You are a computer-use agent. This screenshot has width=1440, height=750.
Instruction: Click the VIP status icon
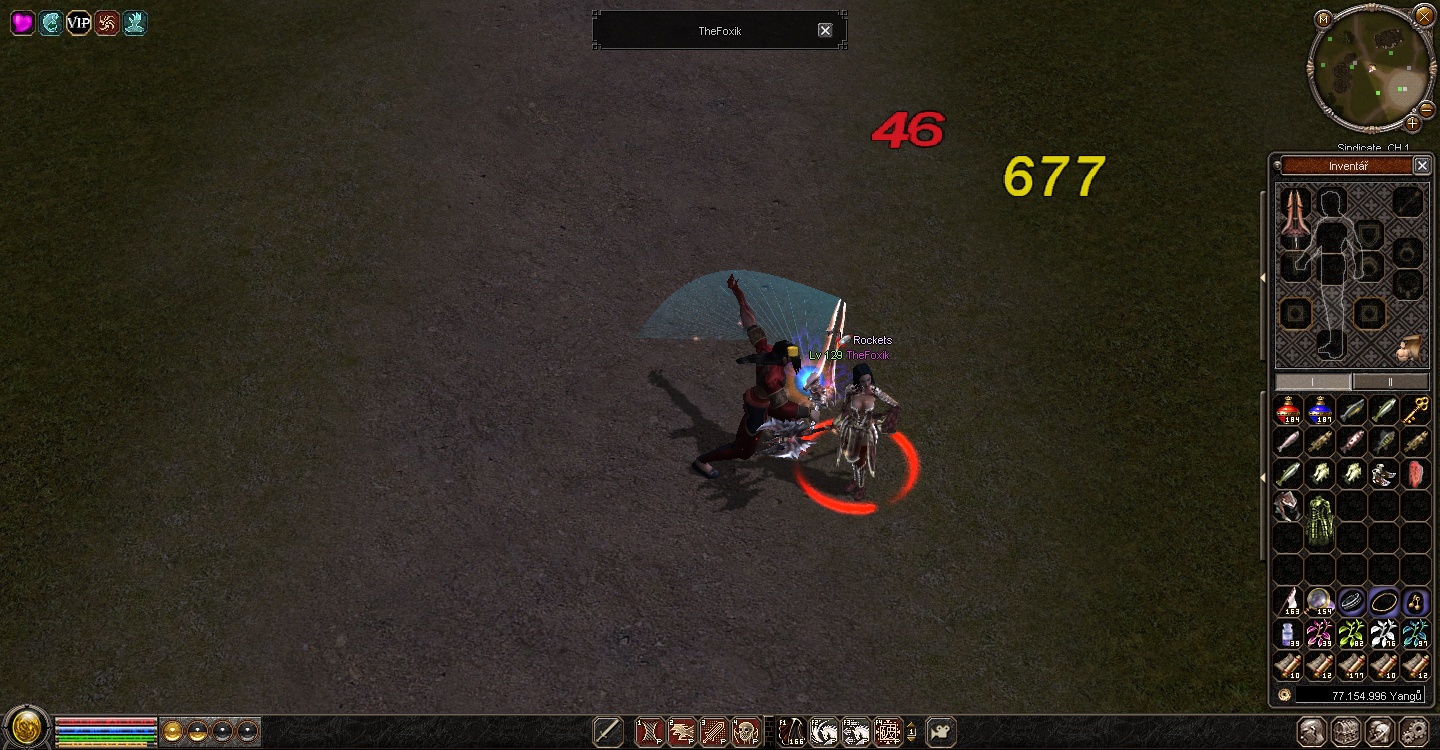(78, 23)
